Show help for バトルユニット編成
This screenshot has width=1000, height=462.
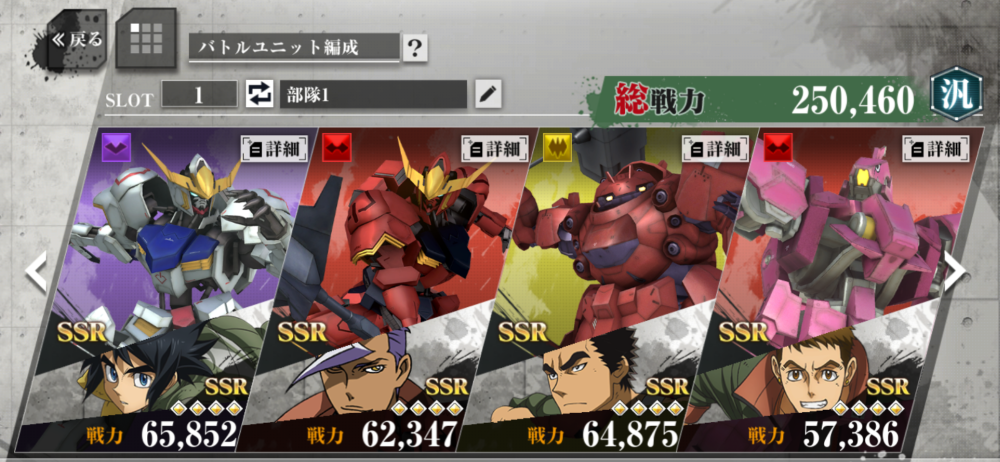point(415,47)
